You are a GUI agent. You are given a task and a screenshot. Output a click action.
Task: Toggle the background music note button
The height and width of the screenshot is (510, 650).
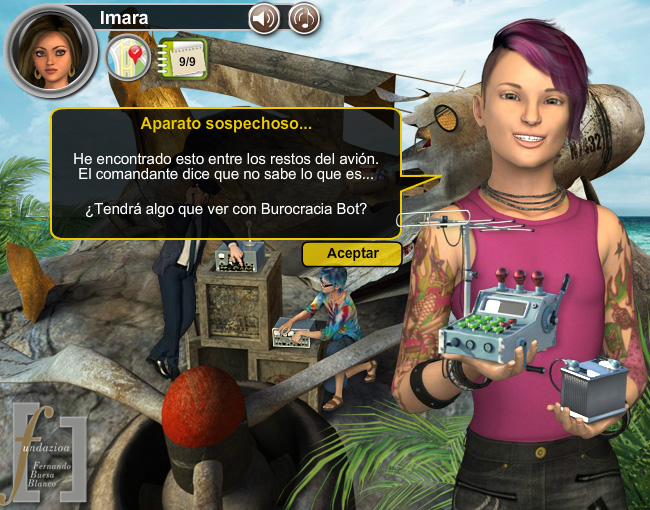tap(304, 18)
